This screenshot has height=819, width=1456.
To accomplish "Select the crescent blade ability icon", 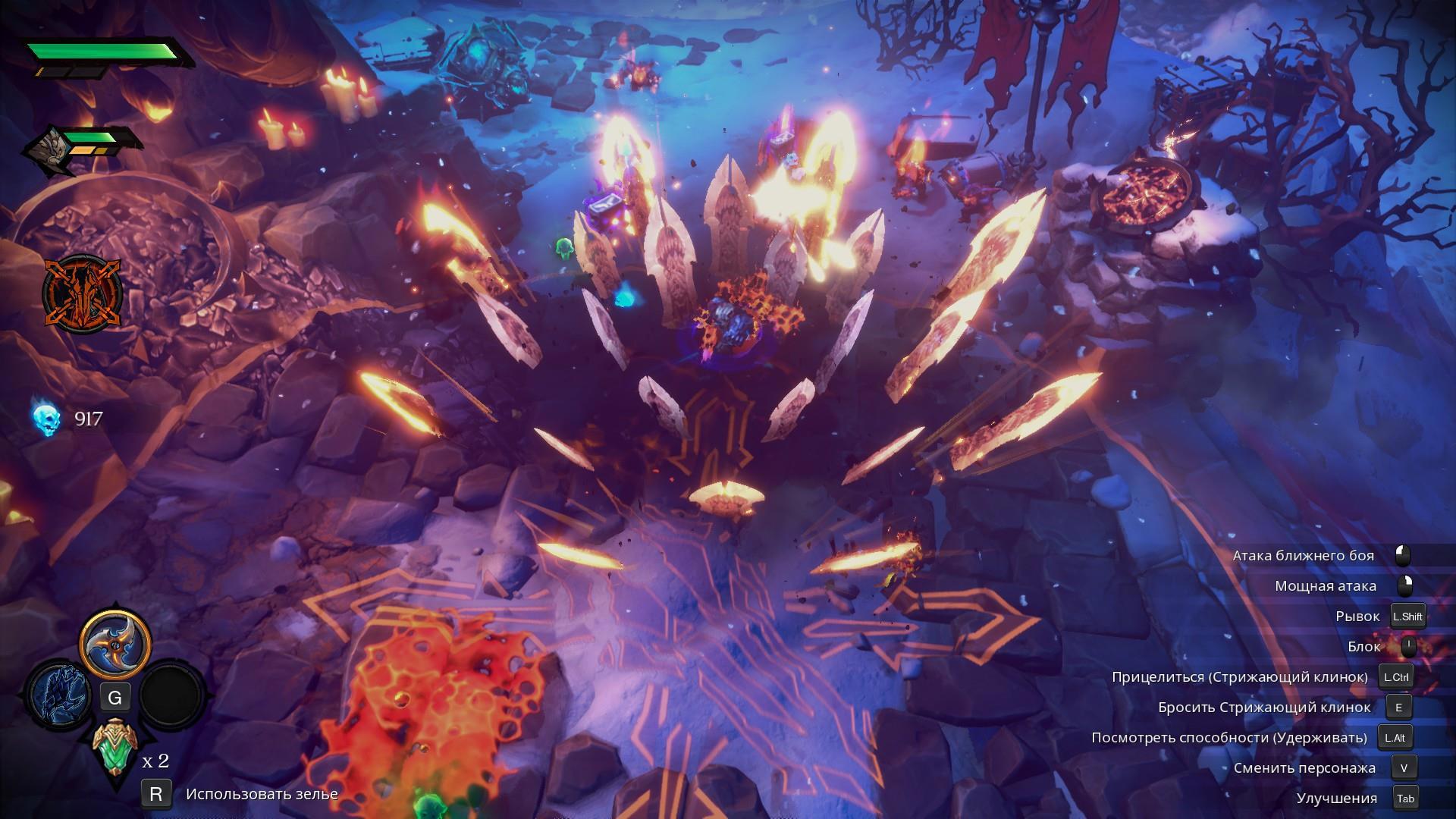I will 115,645.
